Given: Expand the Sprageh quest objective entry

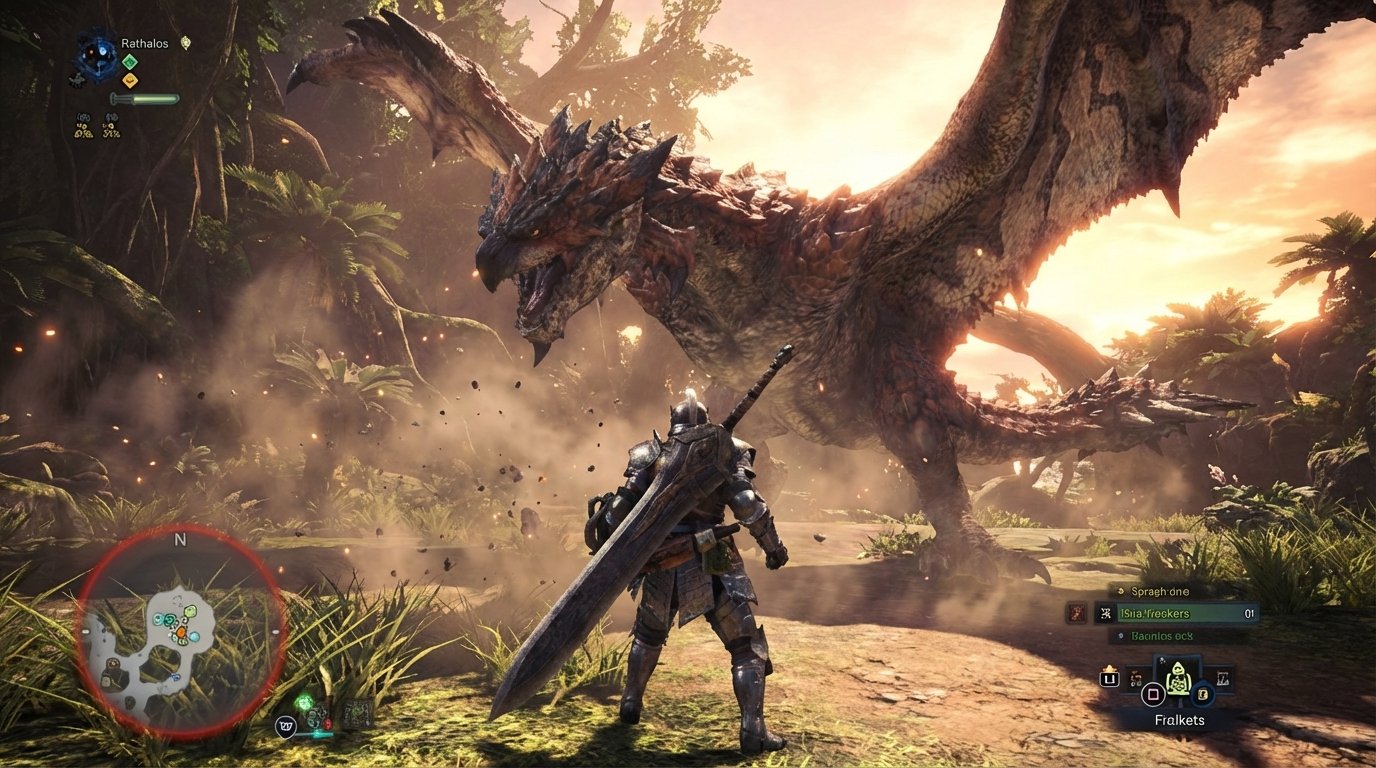Looking at the screenshot, I should tap(1160, 592).
